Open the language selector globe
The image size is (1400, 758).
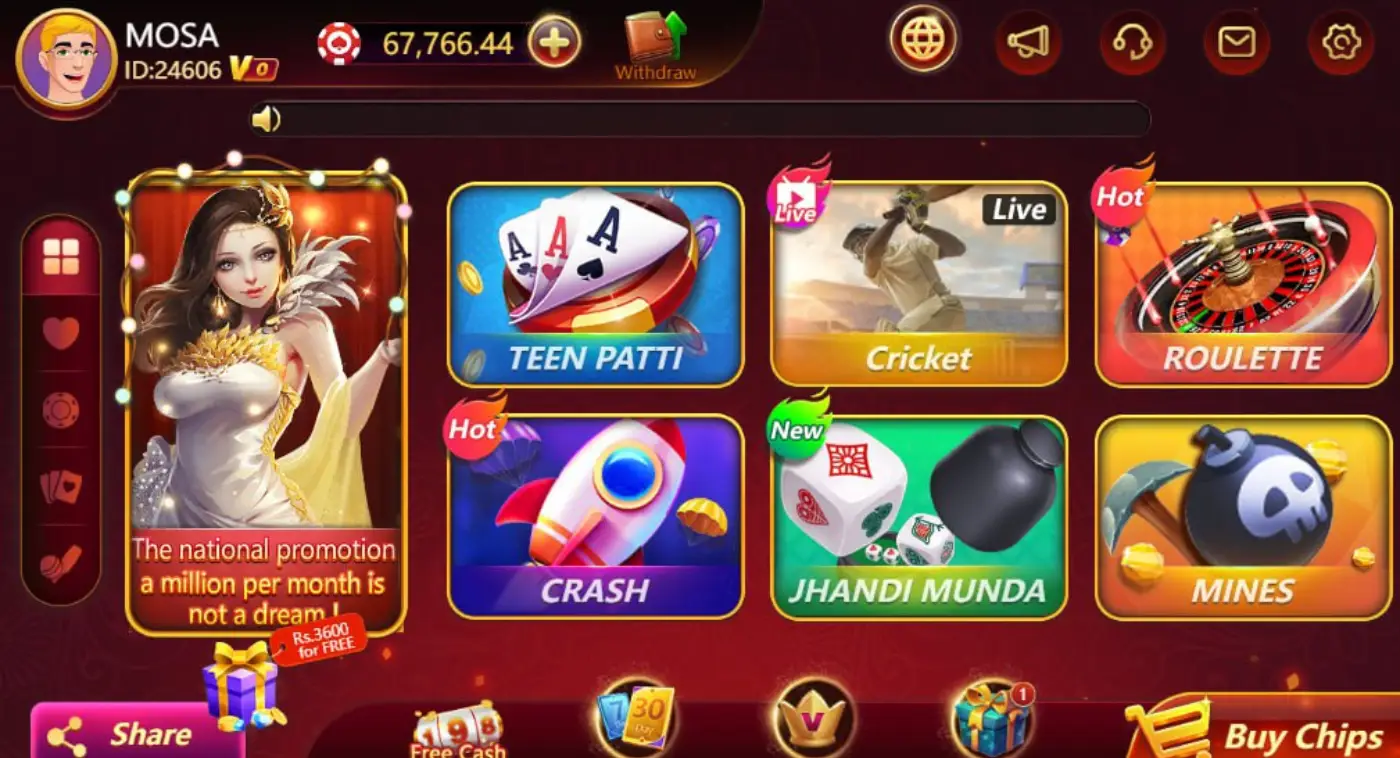922,42
